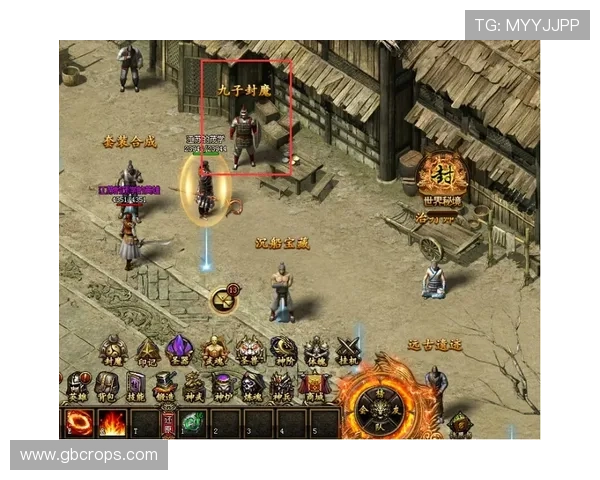Viewport: 600px width, 480px height.
Task: Open the 神炉 furnace menu
Action: click(222, 385)
